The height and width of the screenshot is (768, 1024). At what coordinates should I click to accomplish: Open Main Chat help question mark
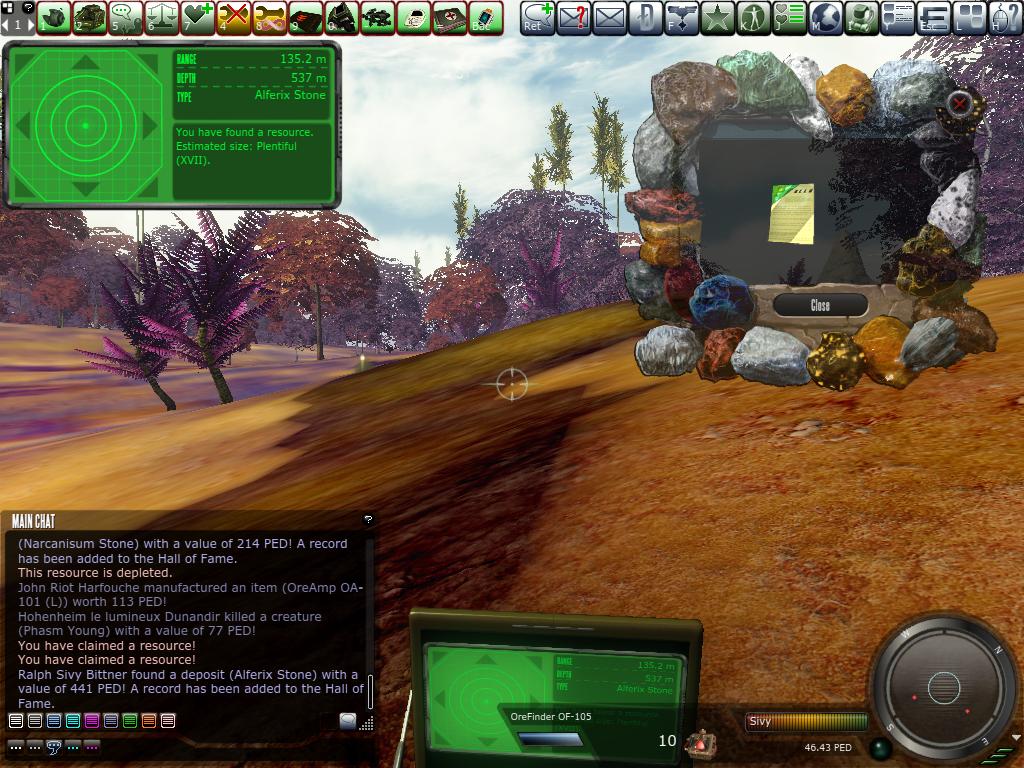click(367, 520)
